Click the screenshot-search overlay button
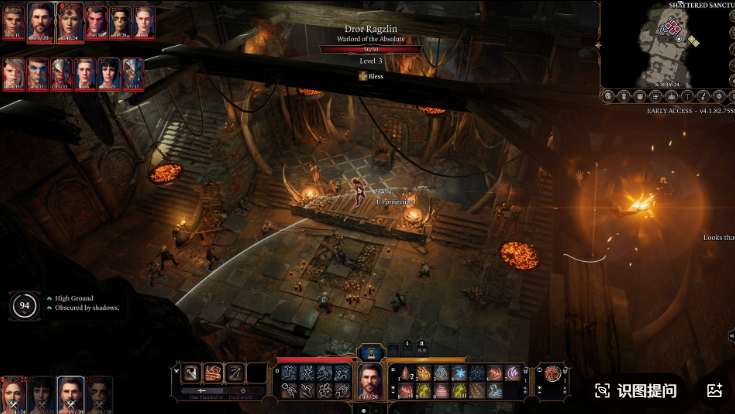The width and height of the screenshot is (735, 414). [637, 390]
